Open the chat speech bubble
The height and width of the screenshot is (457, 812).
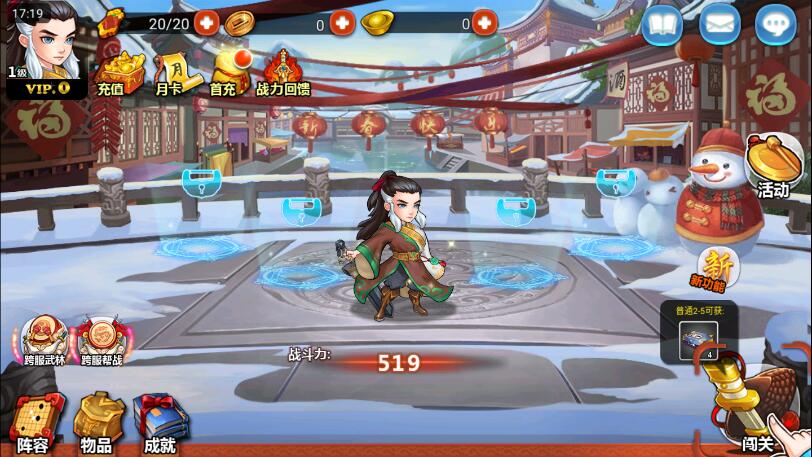[x=776, y=25]
